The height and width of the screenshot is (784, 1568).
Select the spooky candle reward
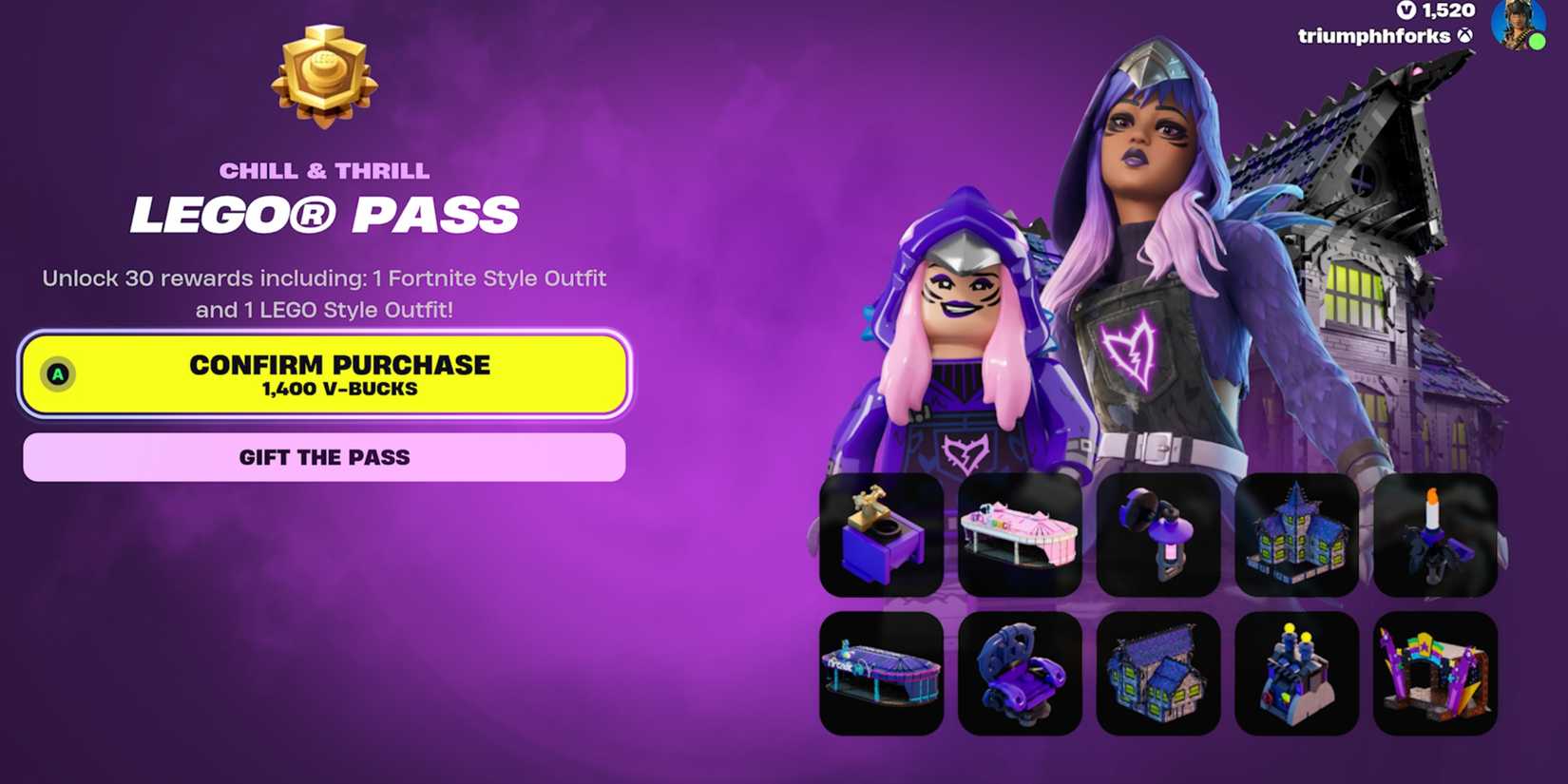coord(1437,533)
